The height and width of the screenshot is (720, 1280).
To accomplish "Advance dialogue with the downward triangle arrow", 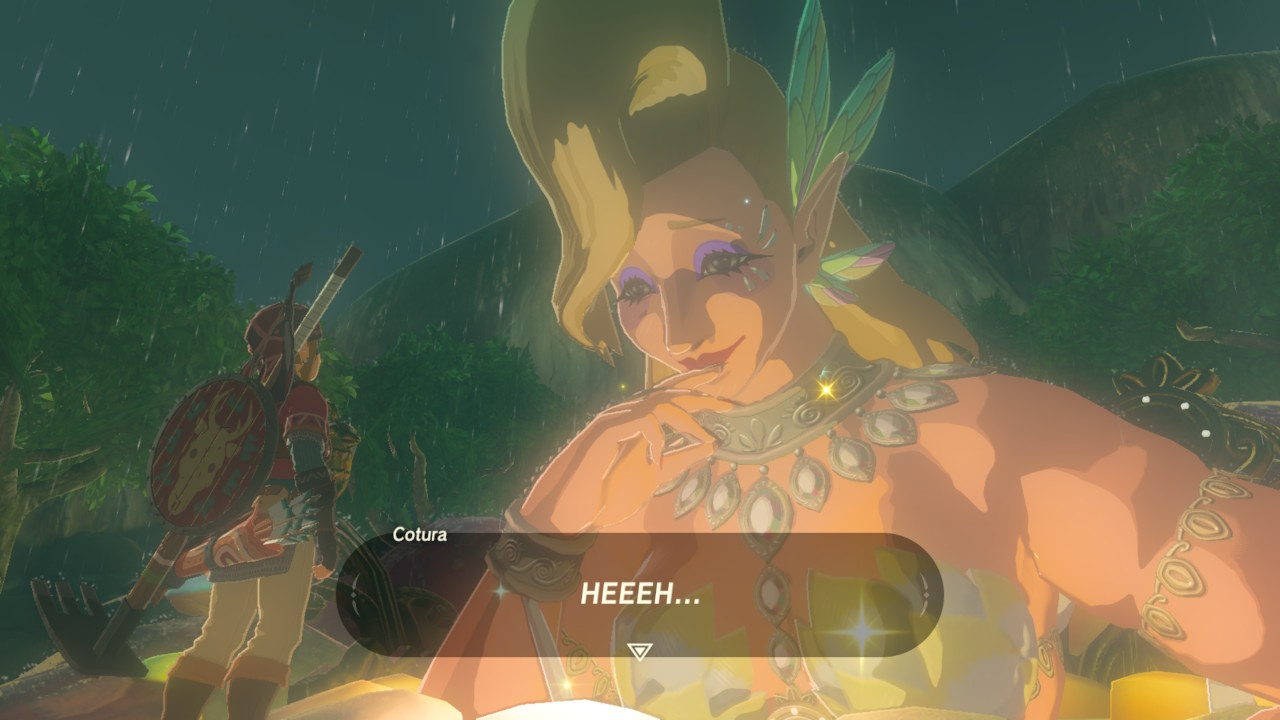I will point(639,651).
